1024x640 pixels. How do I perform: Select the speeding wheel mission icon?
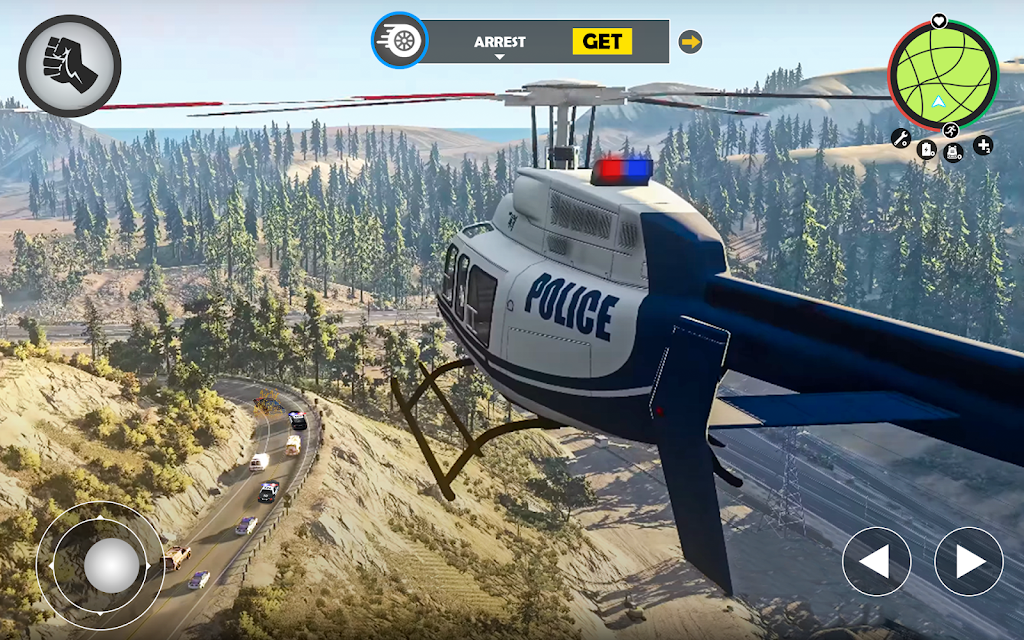click(x=400, y=41)
